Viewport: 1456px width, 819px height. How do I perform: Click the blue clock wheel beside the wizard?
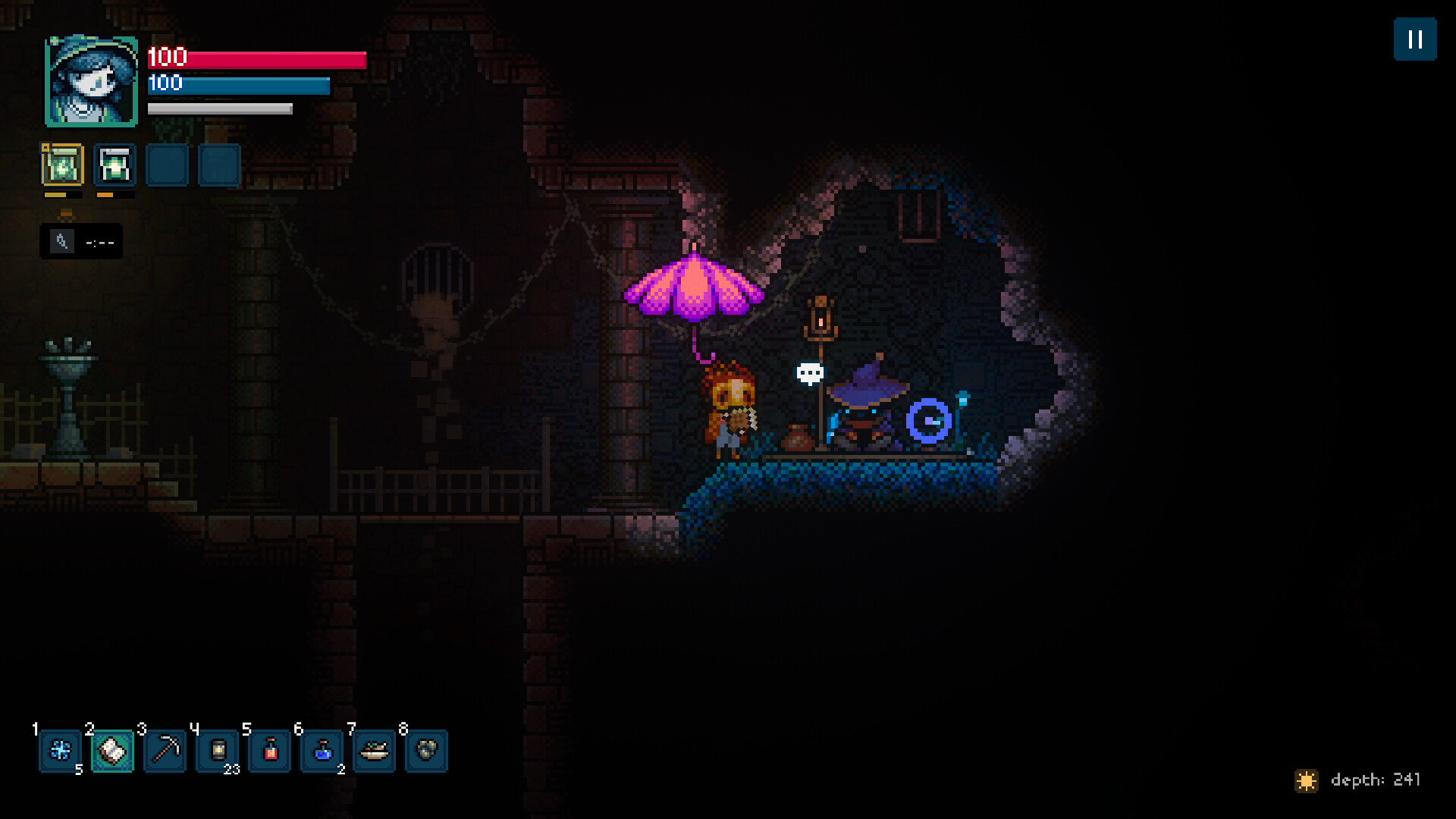pos(926,418)
